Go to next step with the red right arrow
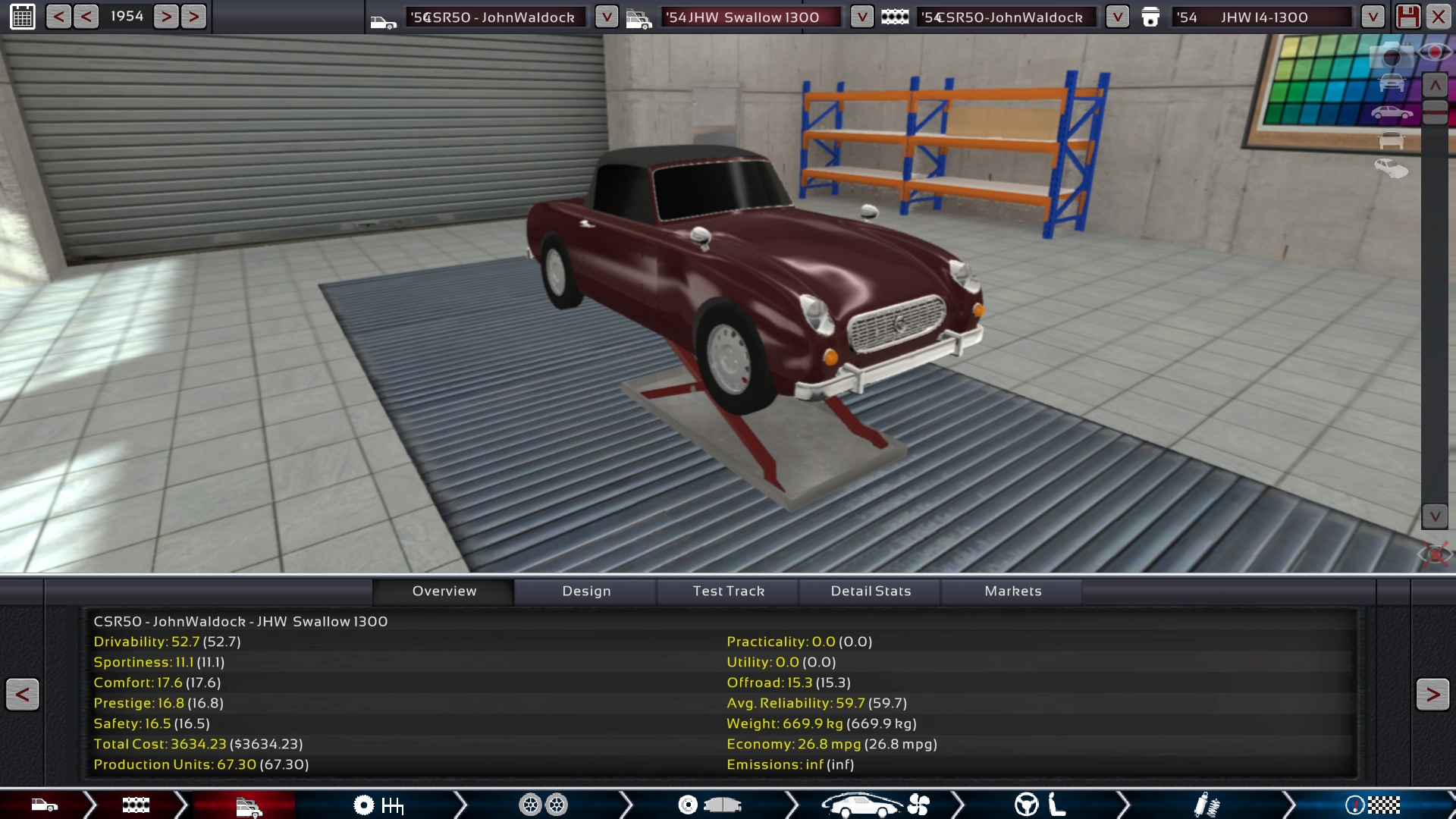 1432,695
